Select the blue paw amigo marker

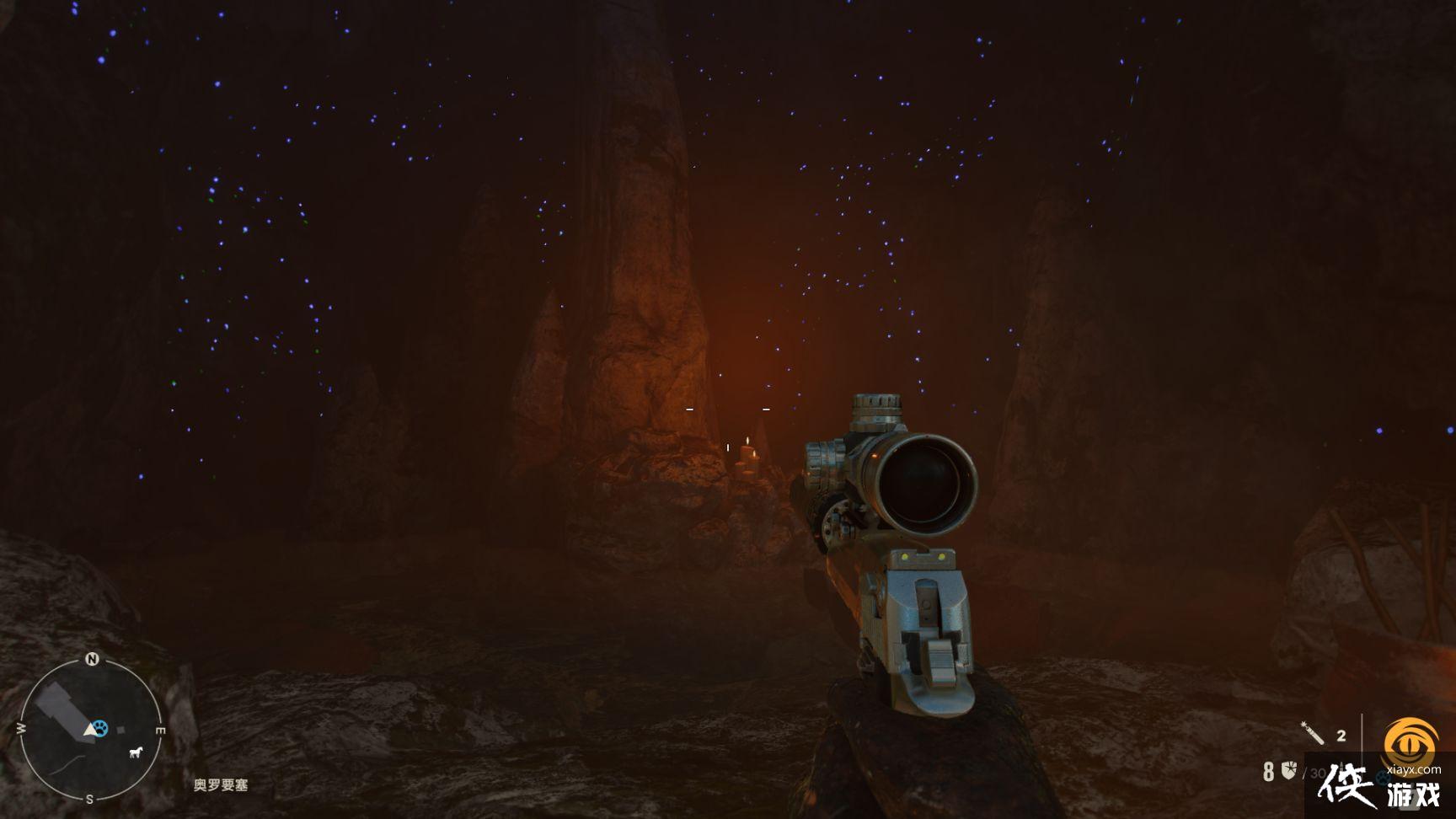[x=101, y=727]
